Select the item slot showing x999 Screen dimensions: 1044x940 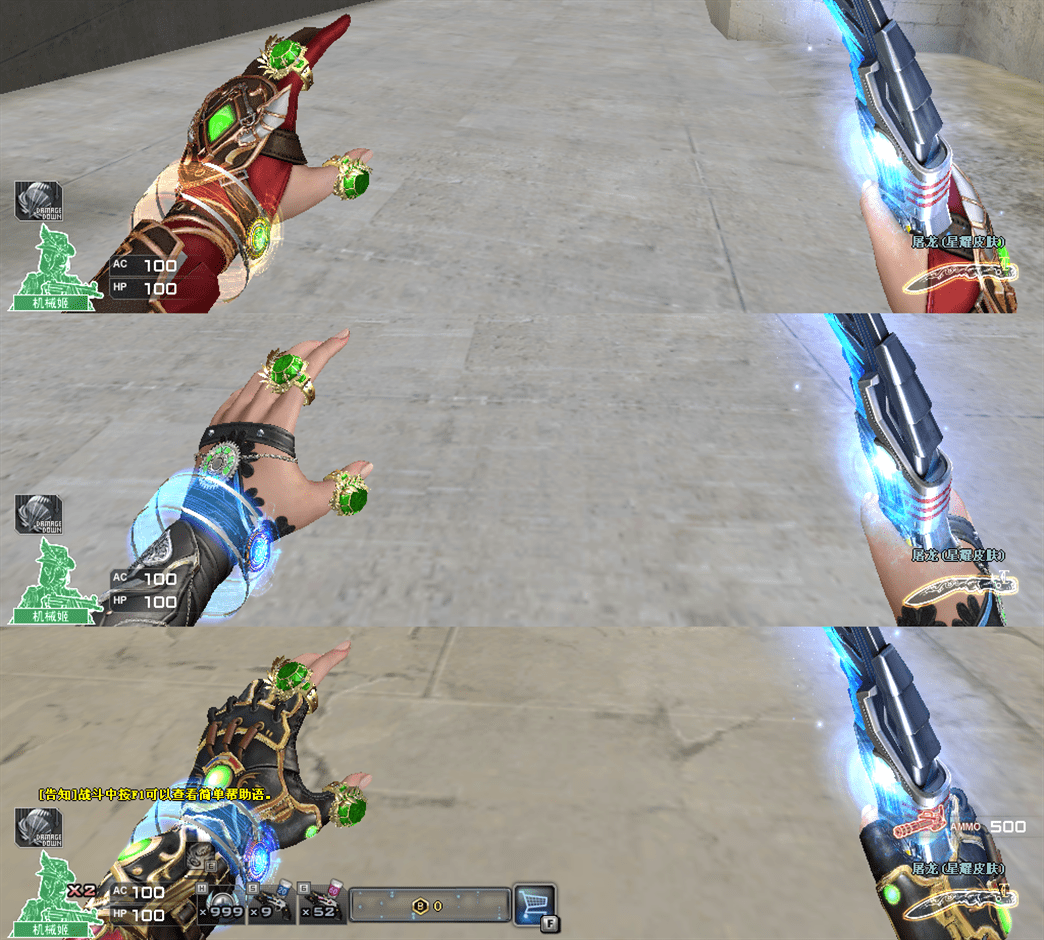221,904
